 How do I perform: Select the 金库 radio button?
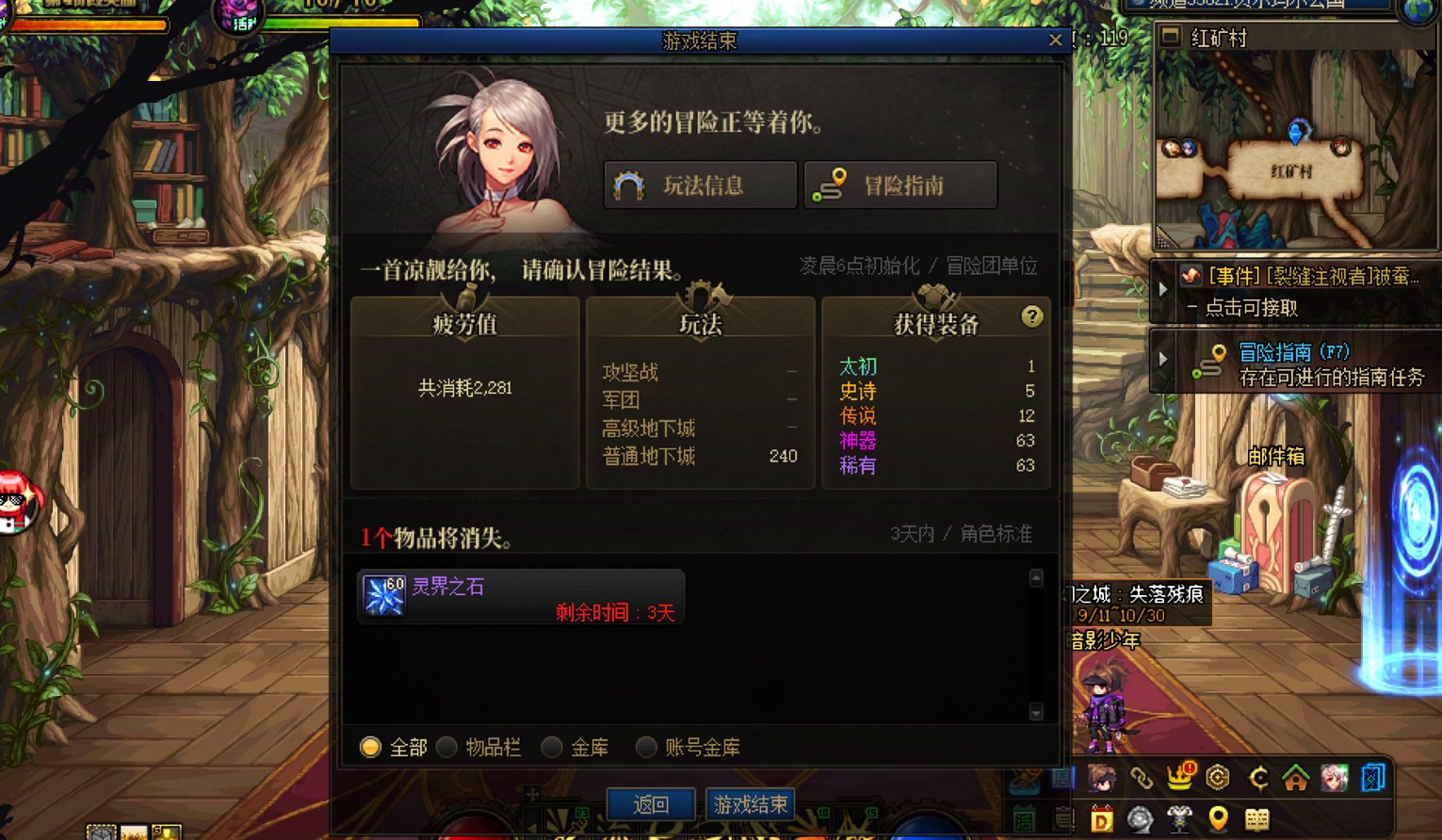[x=554, y=747]
